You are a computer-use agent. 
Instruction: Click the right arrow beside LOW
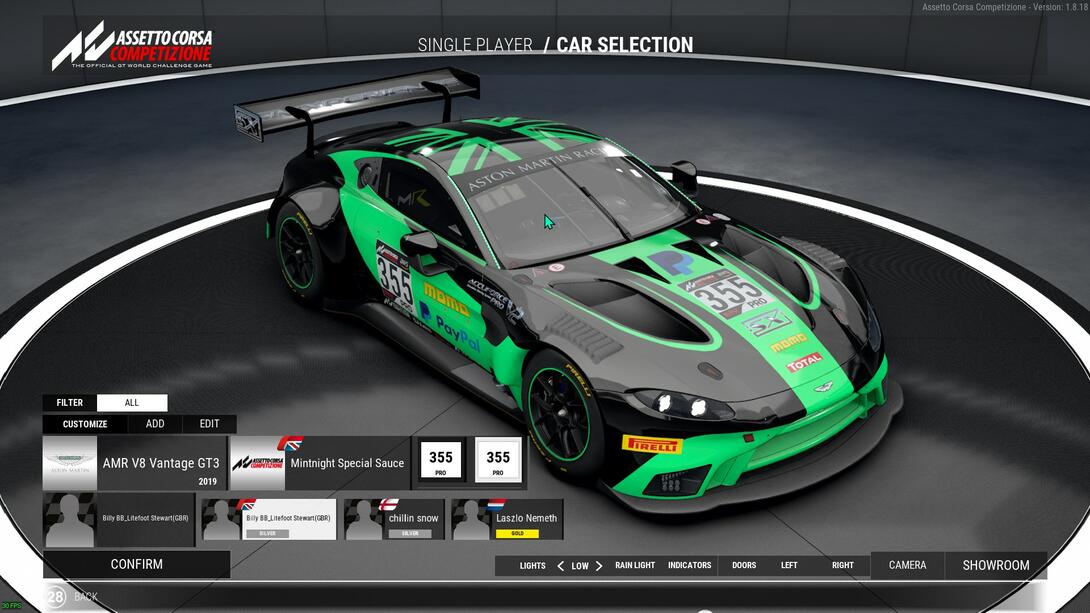[599, 566]
